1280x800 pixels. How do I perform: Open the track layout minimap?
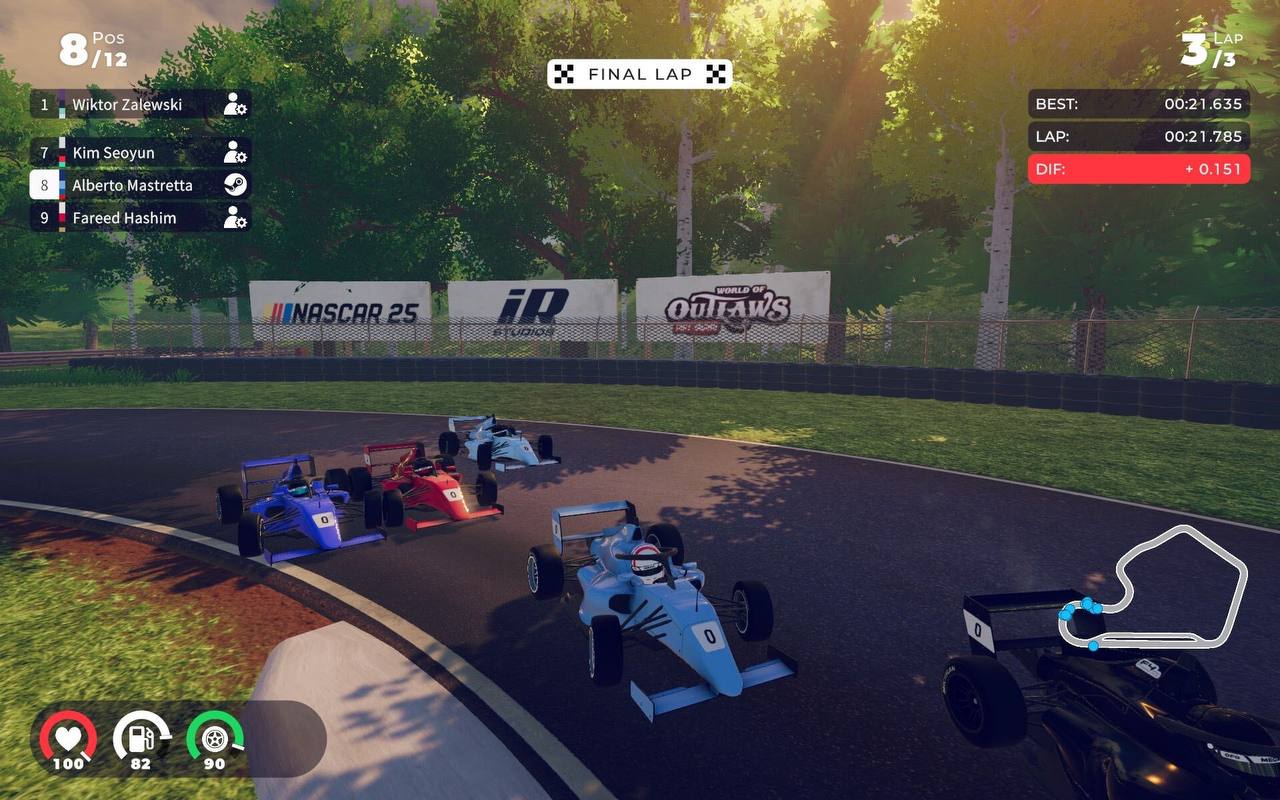click(1153, 588)
